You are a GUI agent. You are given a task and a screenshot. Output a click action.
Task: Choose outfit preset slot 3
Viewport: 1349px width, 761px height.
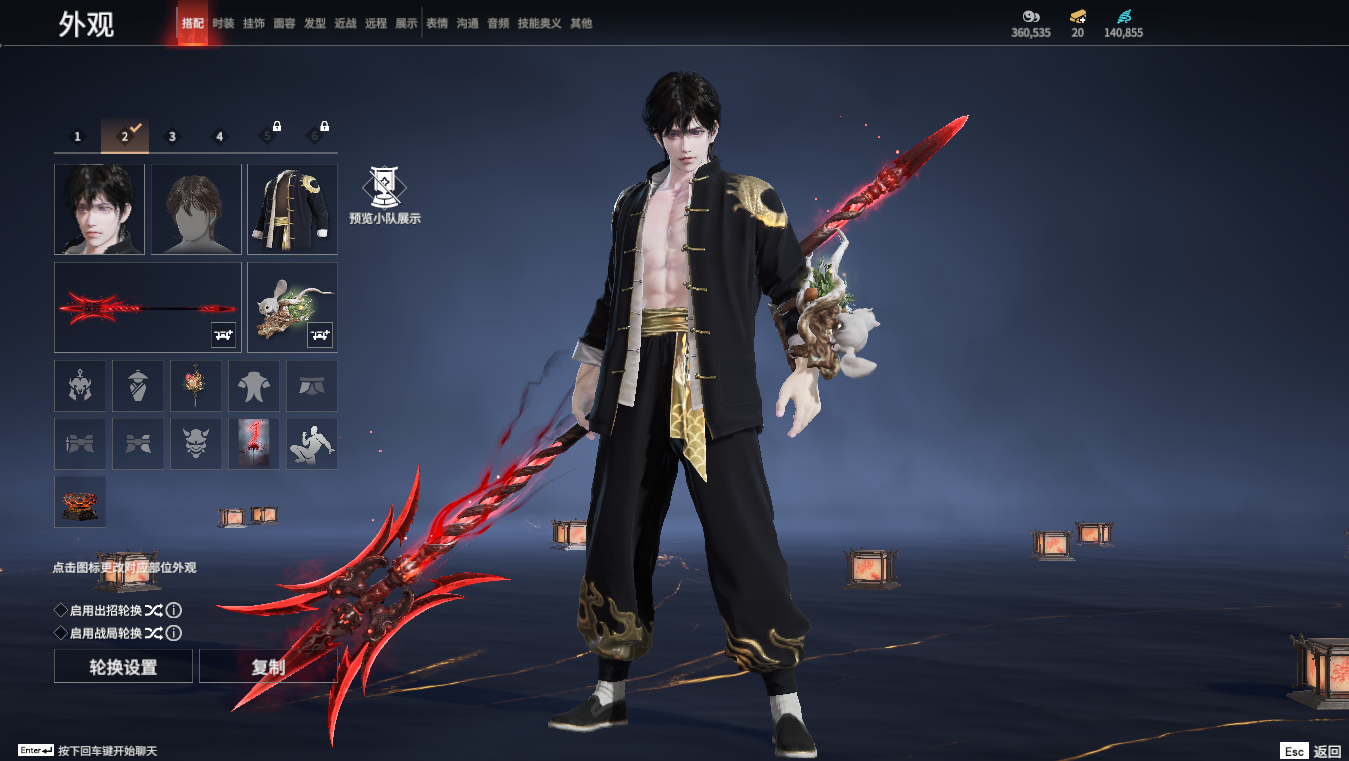tap(172, 137)
